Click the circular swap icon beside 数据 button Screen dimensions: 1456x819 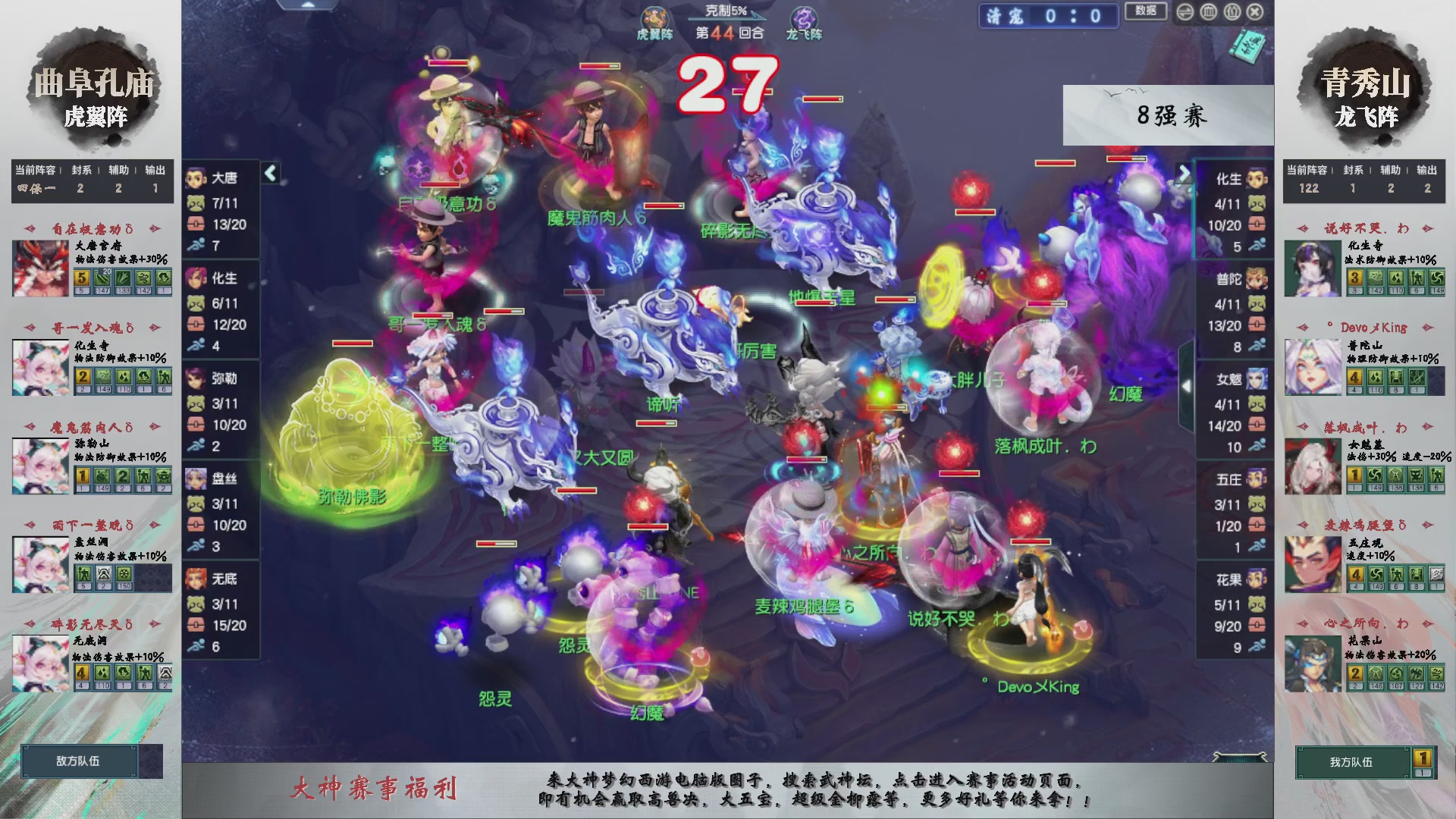click(1185, 12)
